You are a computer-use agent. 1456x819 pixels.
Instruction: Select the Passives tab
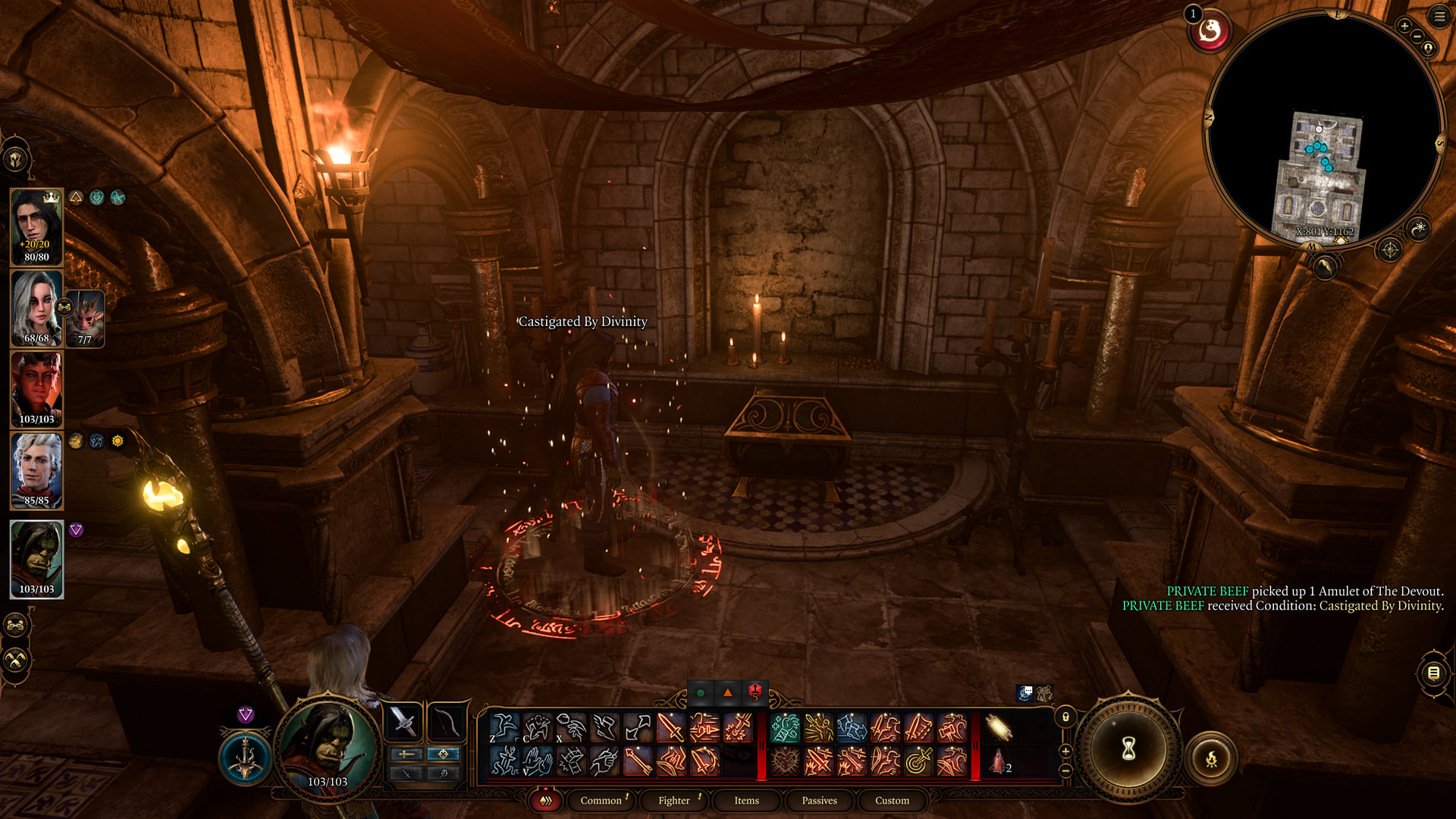[819, 800]
